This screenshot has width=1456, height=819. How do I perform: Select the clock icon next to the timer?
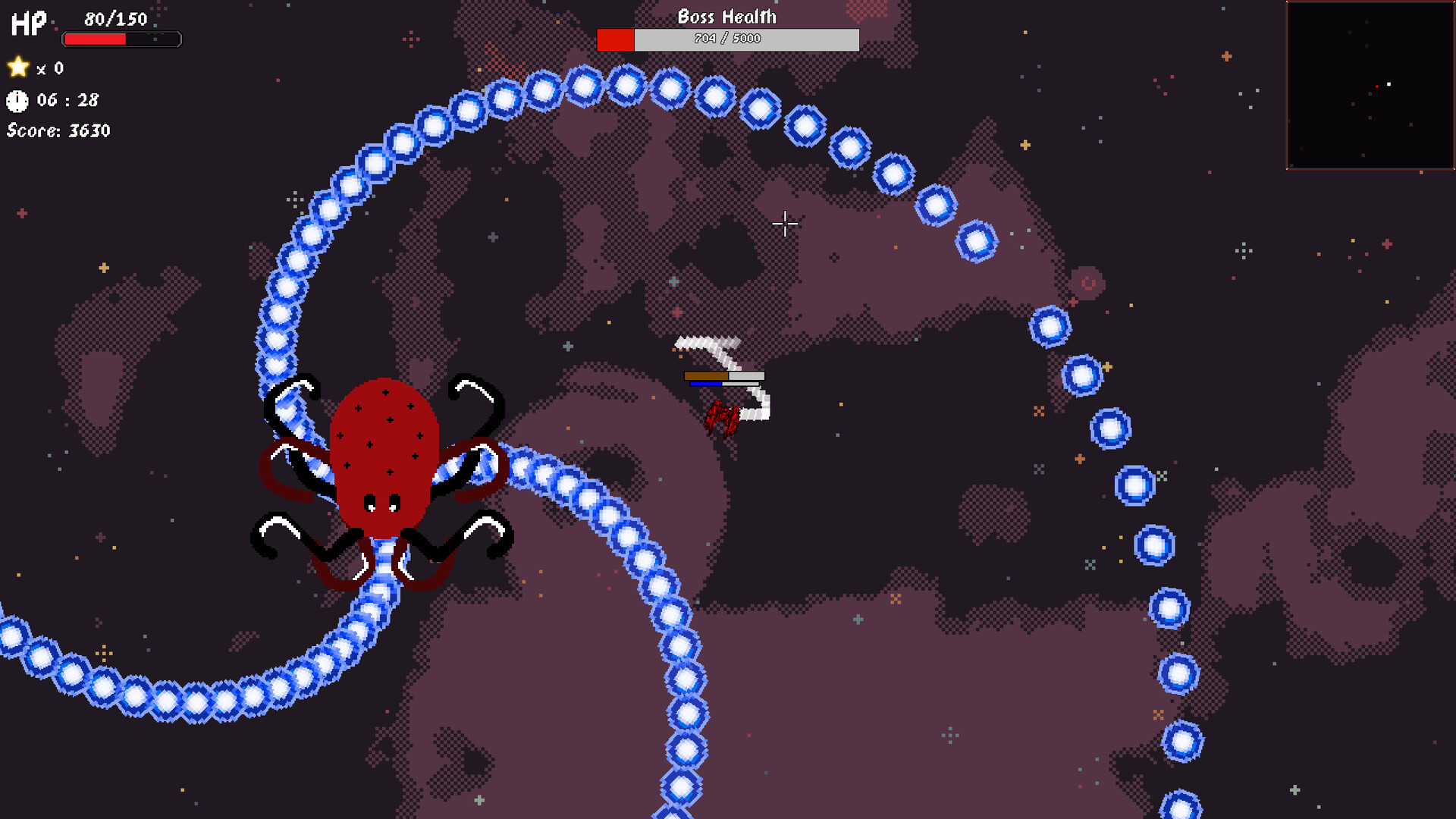point(17,99)
